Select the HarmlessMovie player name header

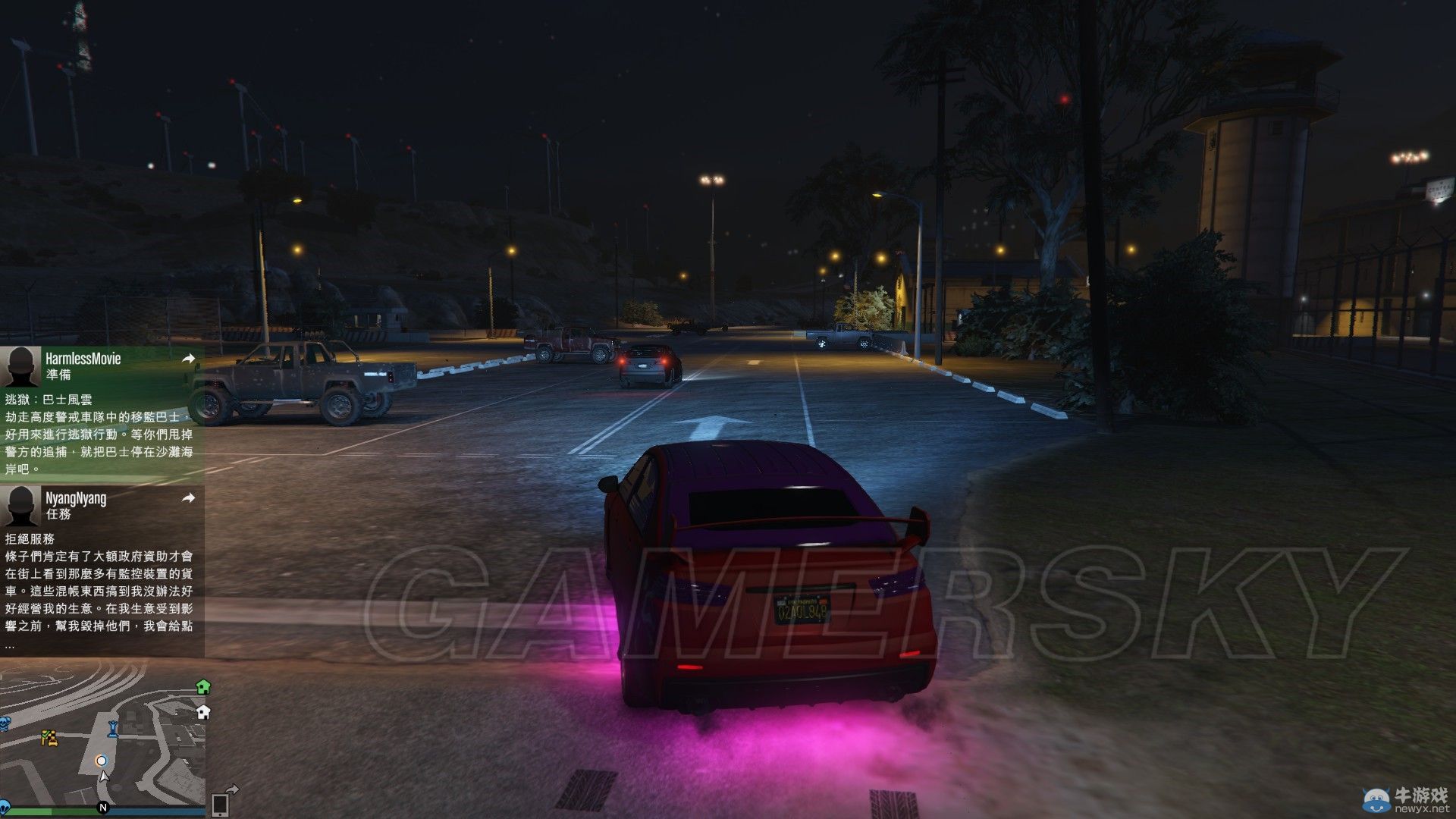point(83,358)
